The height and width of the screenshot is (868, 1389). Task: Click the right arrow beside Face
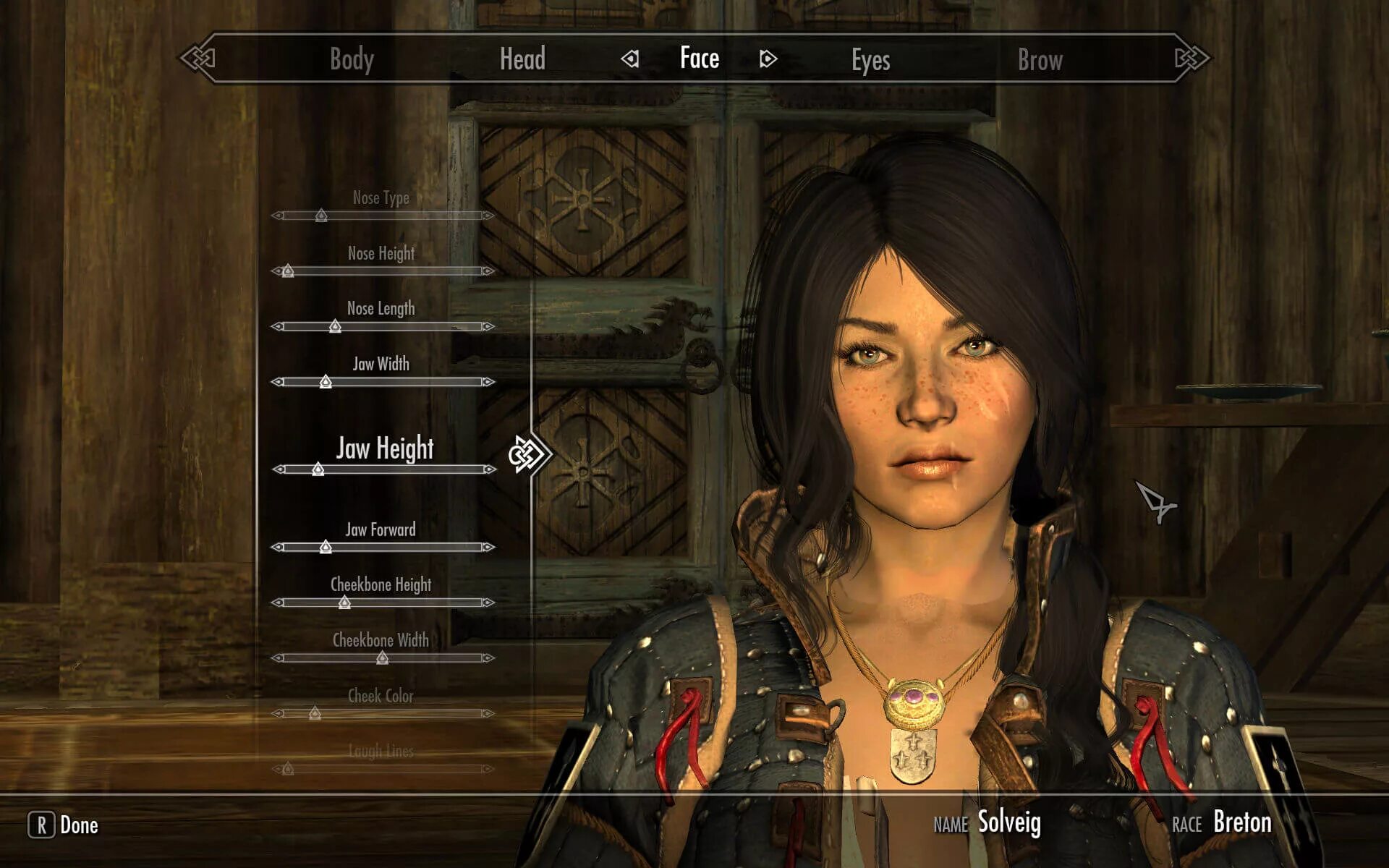coord(768,59)
